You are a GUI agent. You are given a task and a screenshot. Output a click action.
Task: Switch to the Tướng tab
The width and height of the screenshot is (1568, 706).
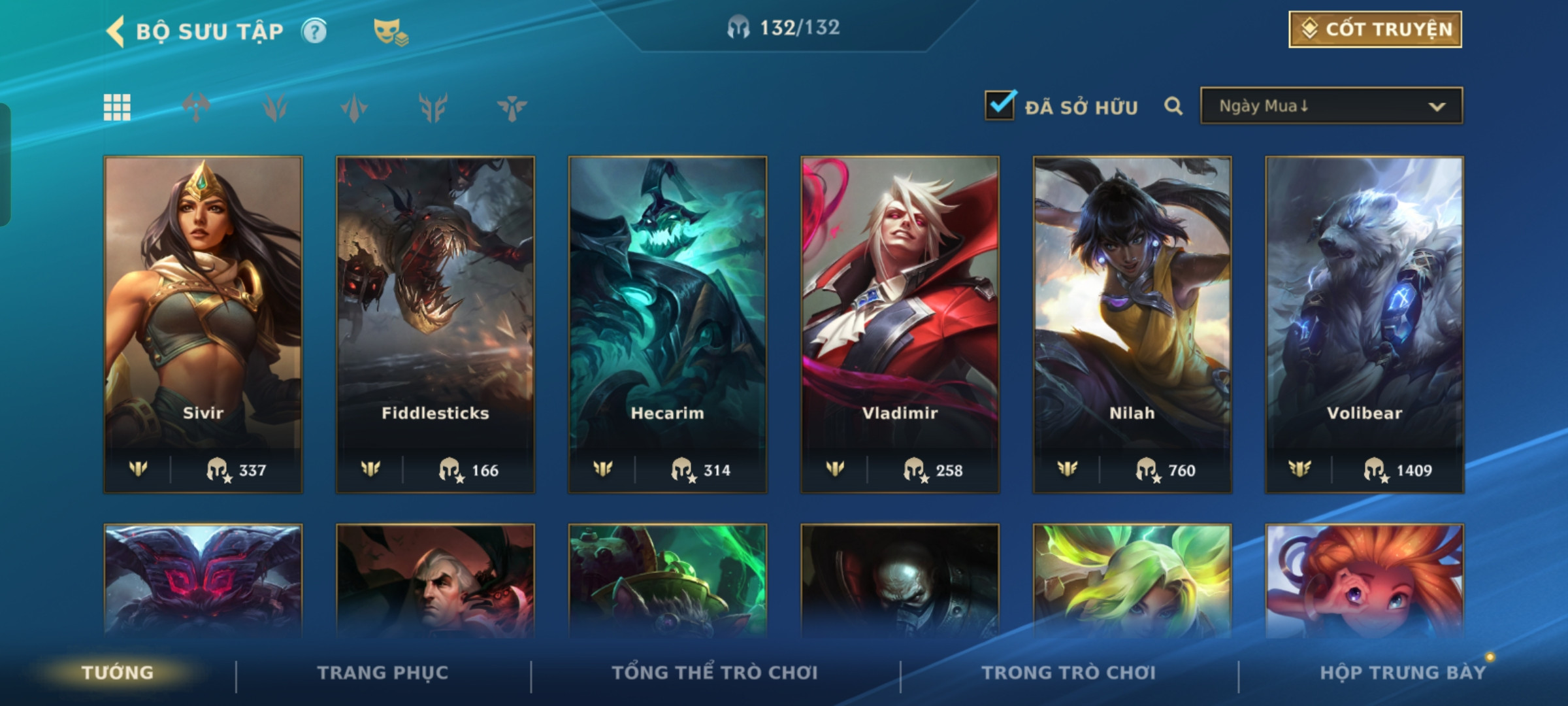(118, 673)
